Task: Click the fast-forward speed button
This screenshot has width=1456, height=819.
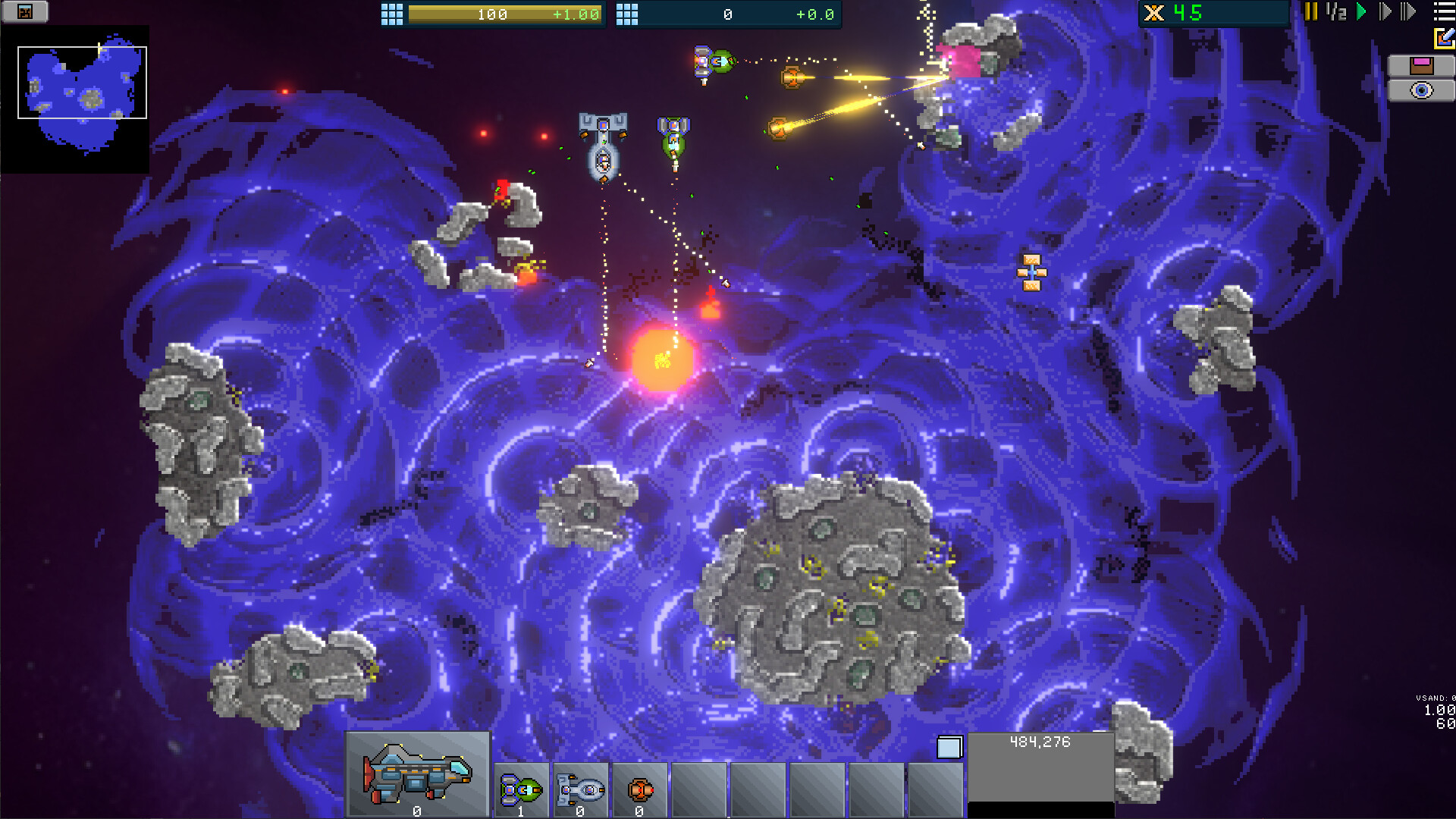Action: (1408, 11)
